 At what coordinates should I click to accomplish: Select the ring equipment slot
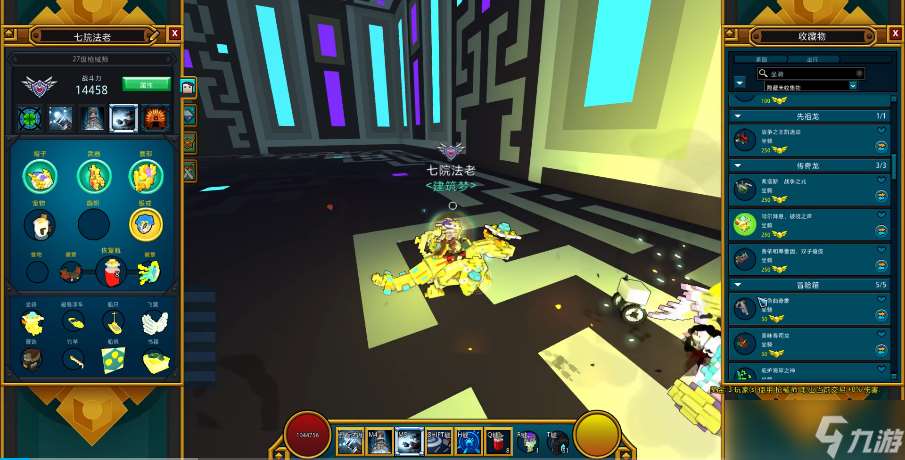[145, 225]
